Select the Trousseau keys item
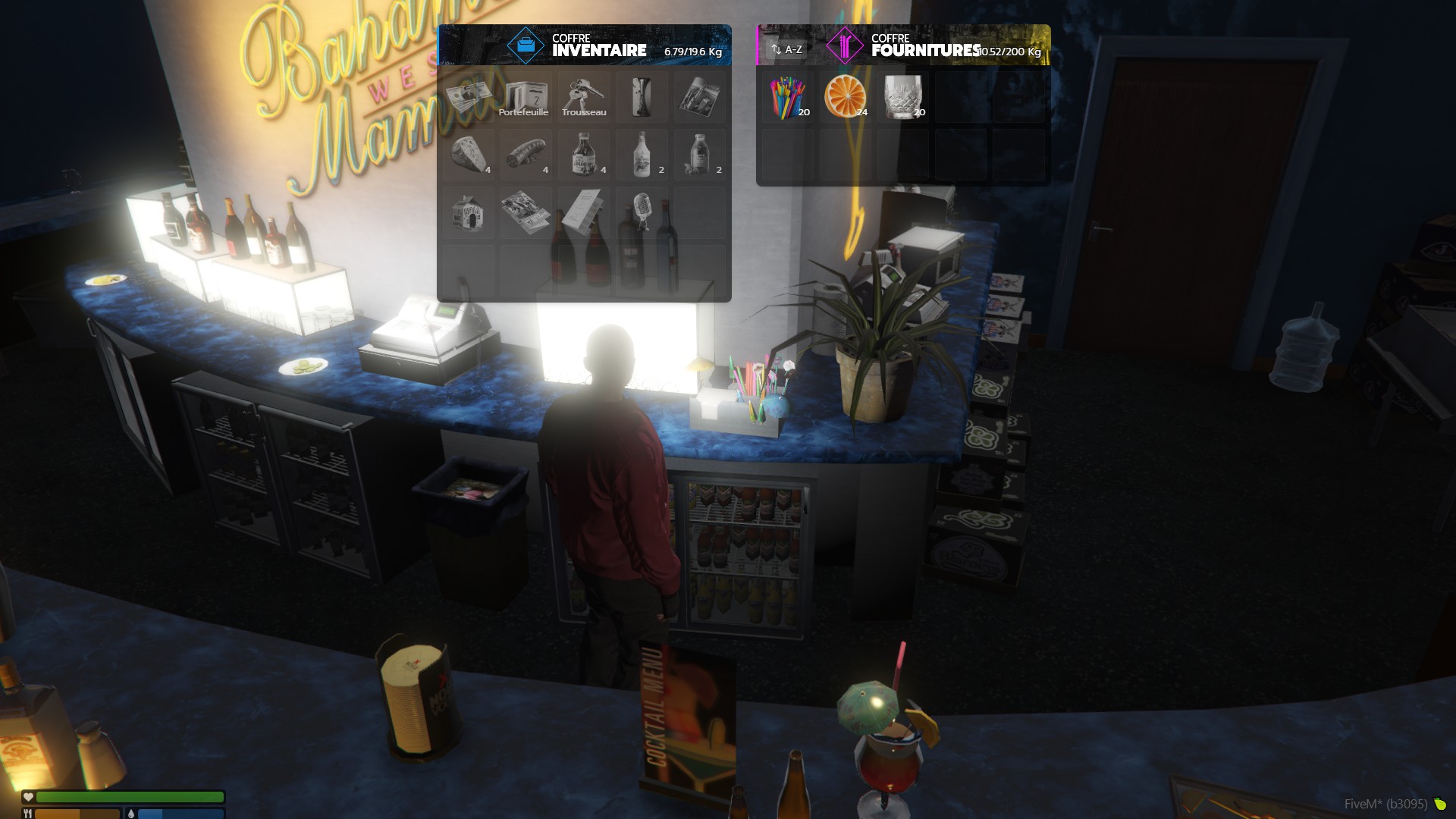The image size is (1456, 819). click(x=583, y=97)
